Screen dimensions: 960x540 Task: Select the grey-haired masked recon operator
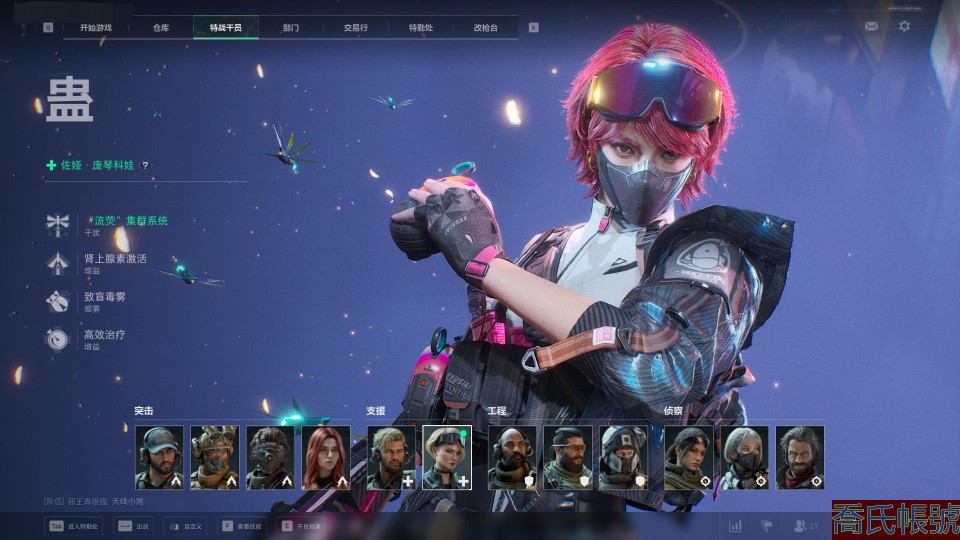coord(746,458)
